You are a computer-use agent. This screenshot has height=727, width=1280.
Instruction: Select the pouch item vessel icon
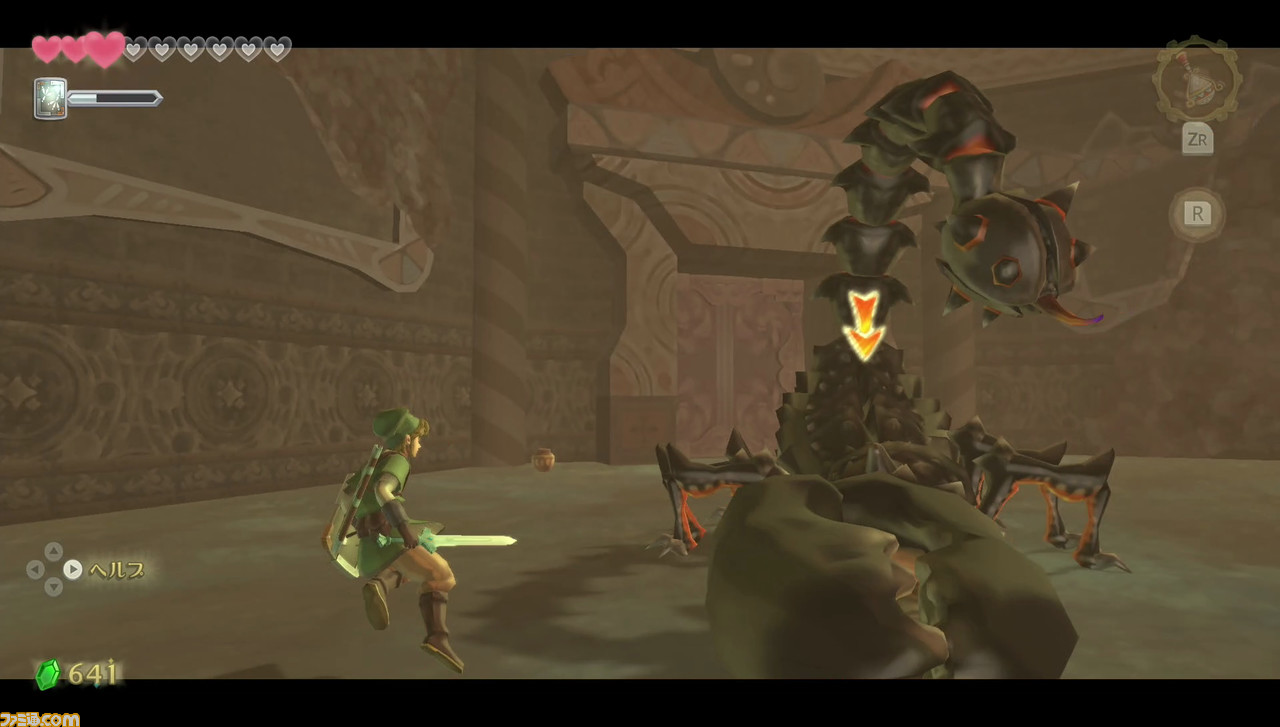(x=1196, y=82)
